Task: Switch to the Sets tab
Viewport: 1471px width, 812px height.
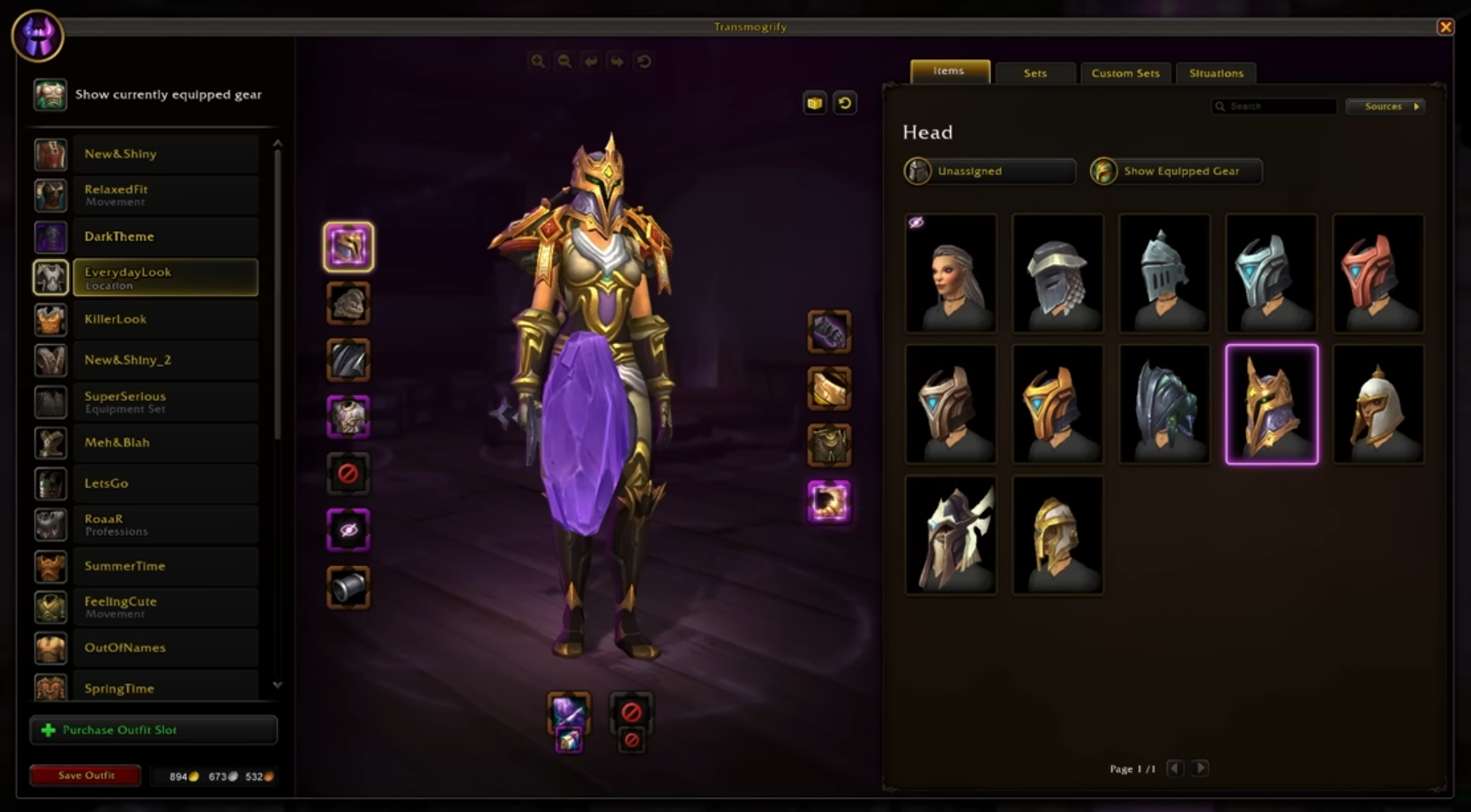Action: [x=1034, y=73]
